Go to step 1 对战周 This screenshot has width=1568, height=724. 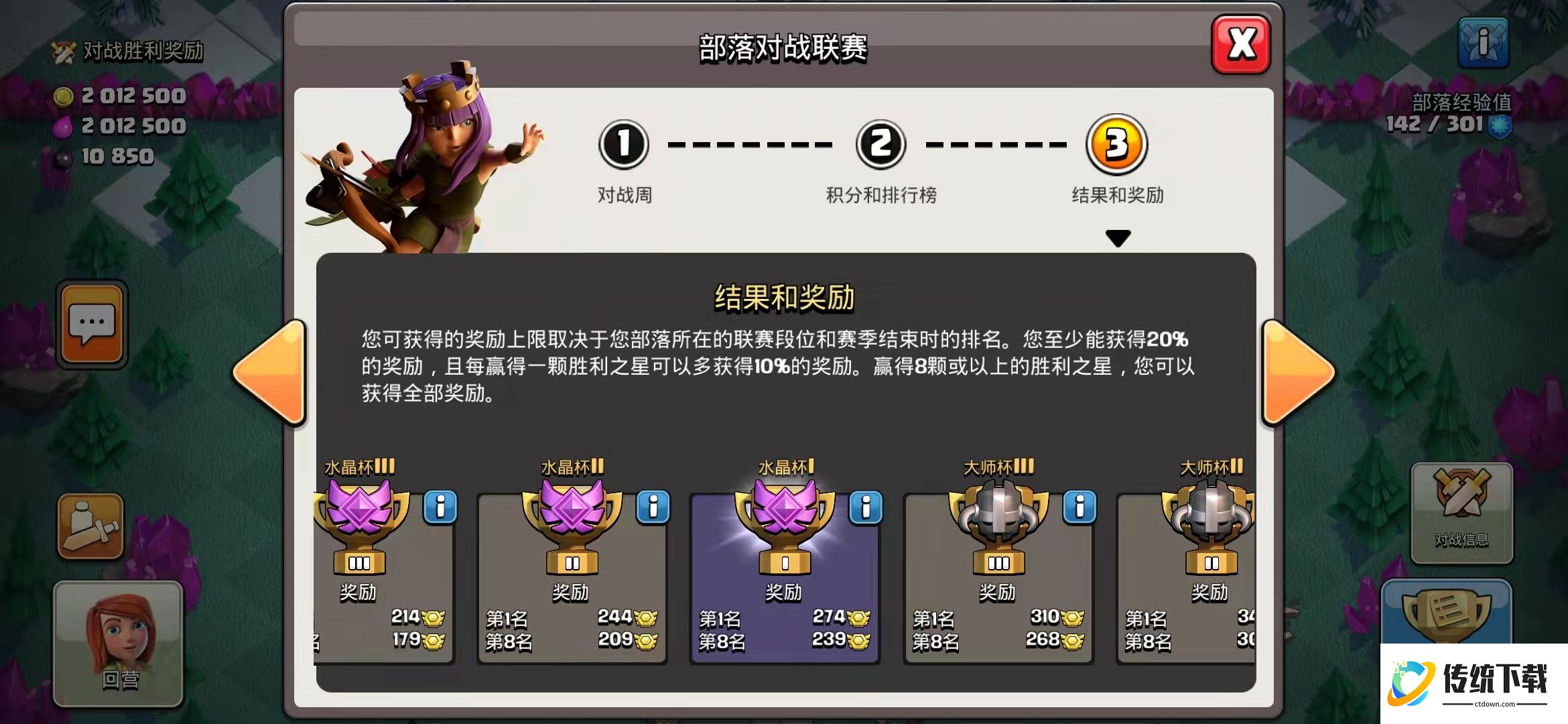click(624, 145)
